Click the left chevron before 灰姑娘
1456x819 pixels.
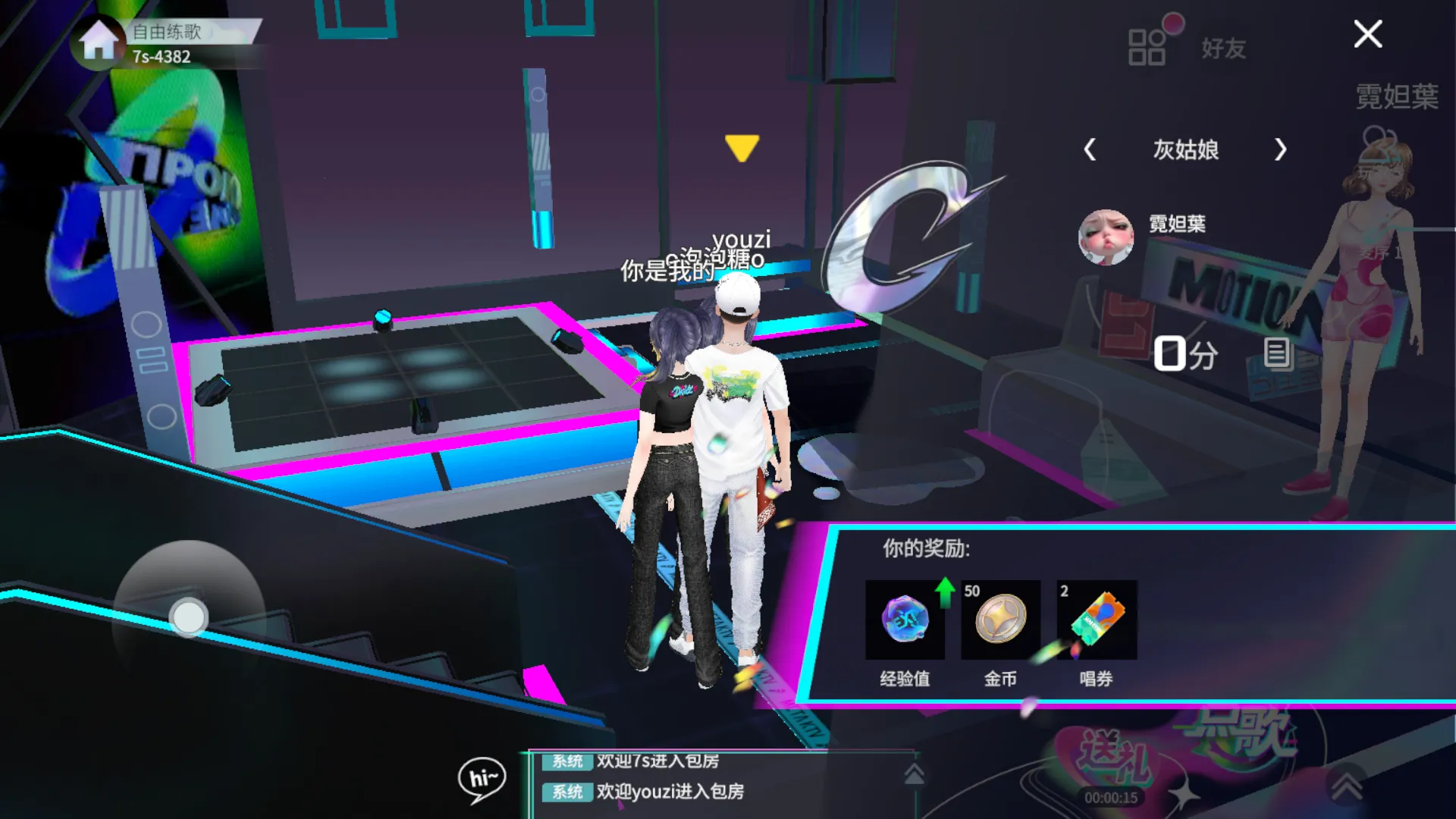[1092, 151]
